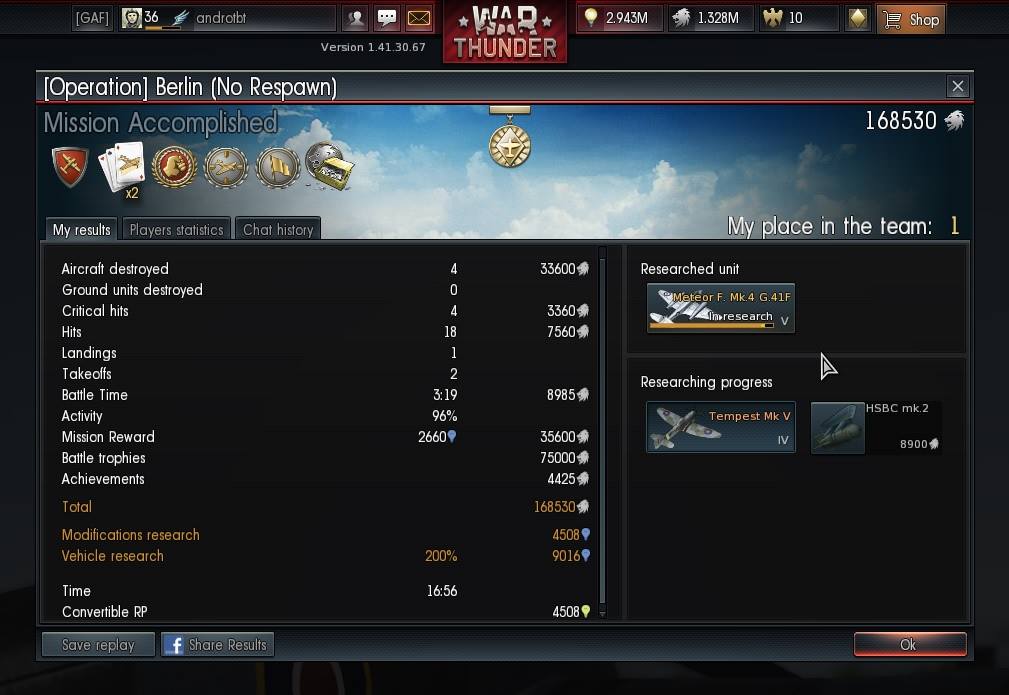
Task: Click the treasure chest trophy award
Action: tap(329, 167)
